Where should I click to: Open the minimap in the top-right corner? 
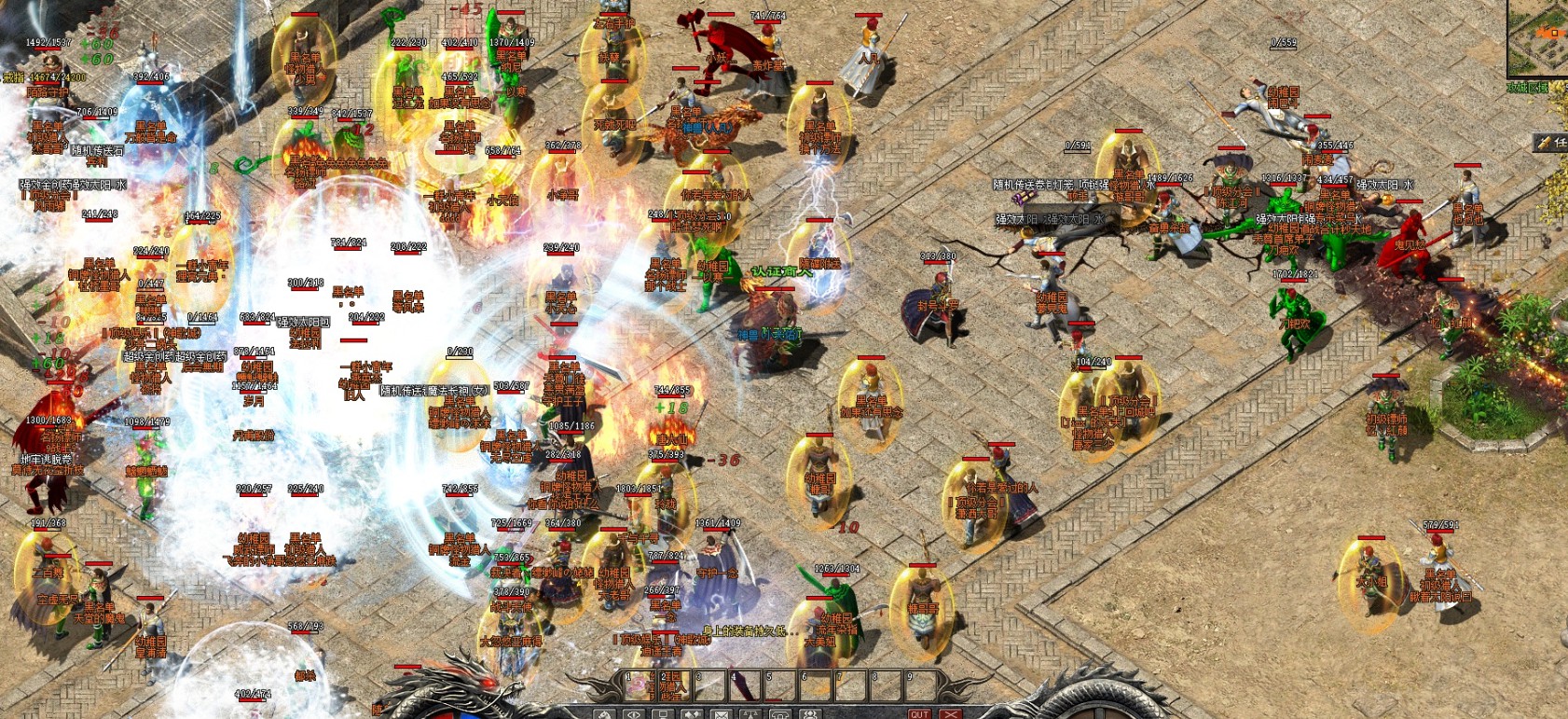point(1538,37)
